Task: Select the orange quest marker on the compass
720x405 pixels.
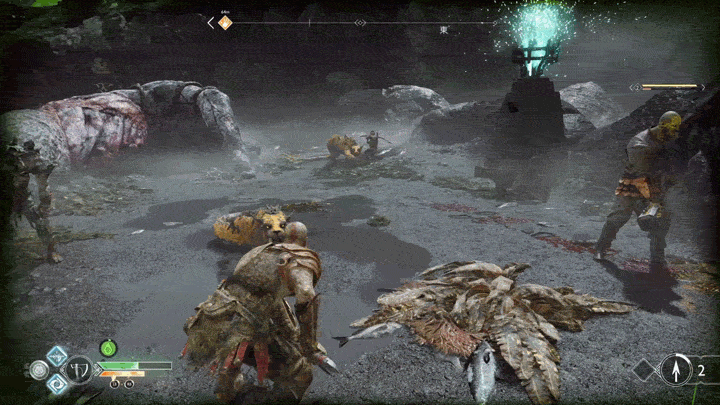Action: click(225, 22)
